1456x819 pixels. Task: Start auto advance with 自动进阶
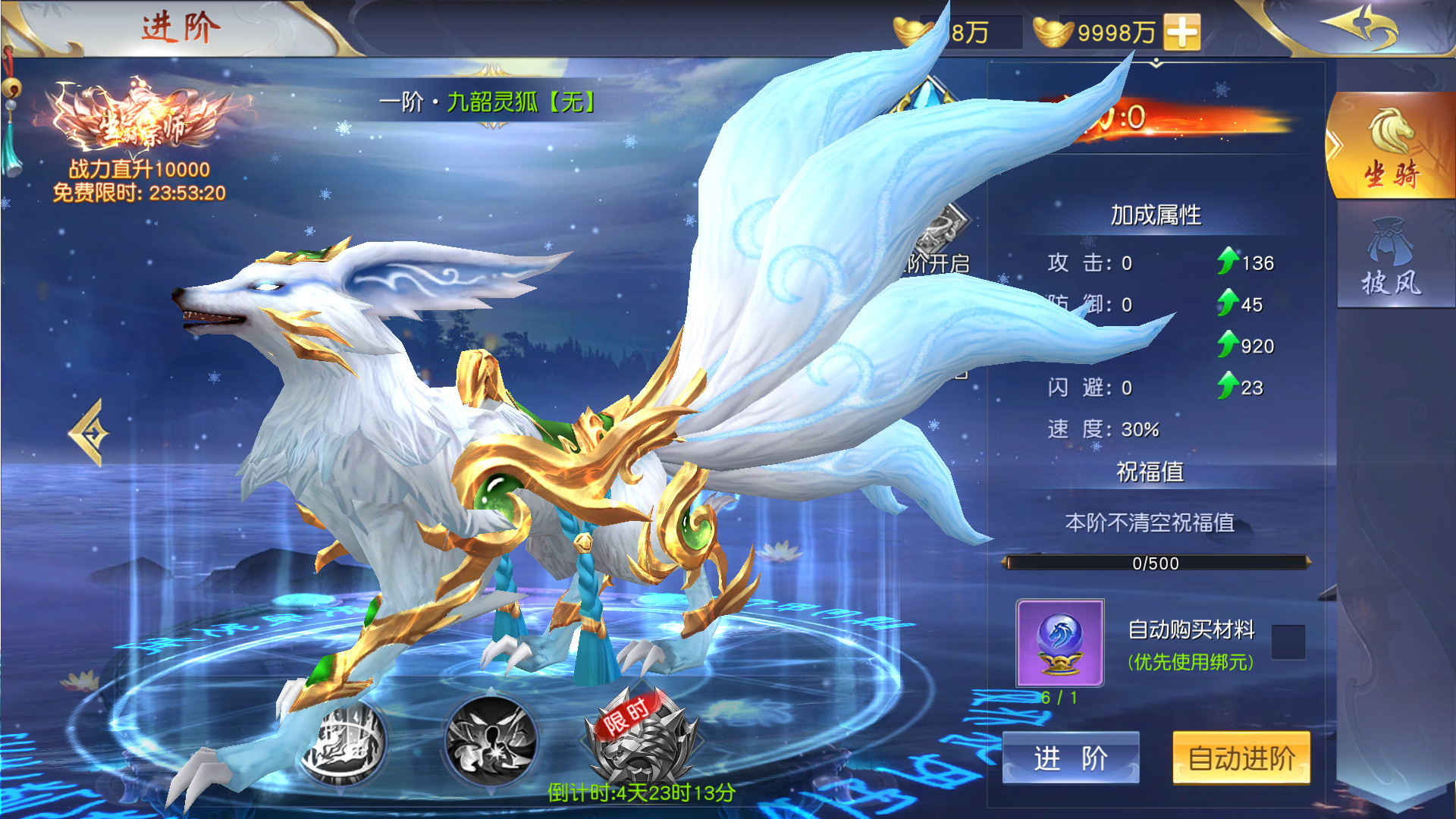1241,758
